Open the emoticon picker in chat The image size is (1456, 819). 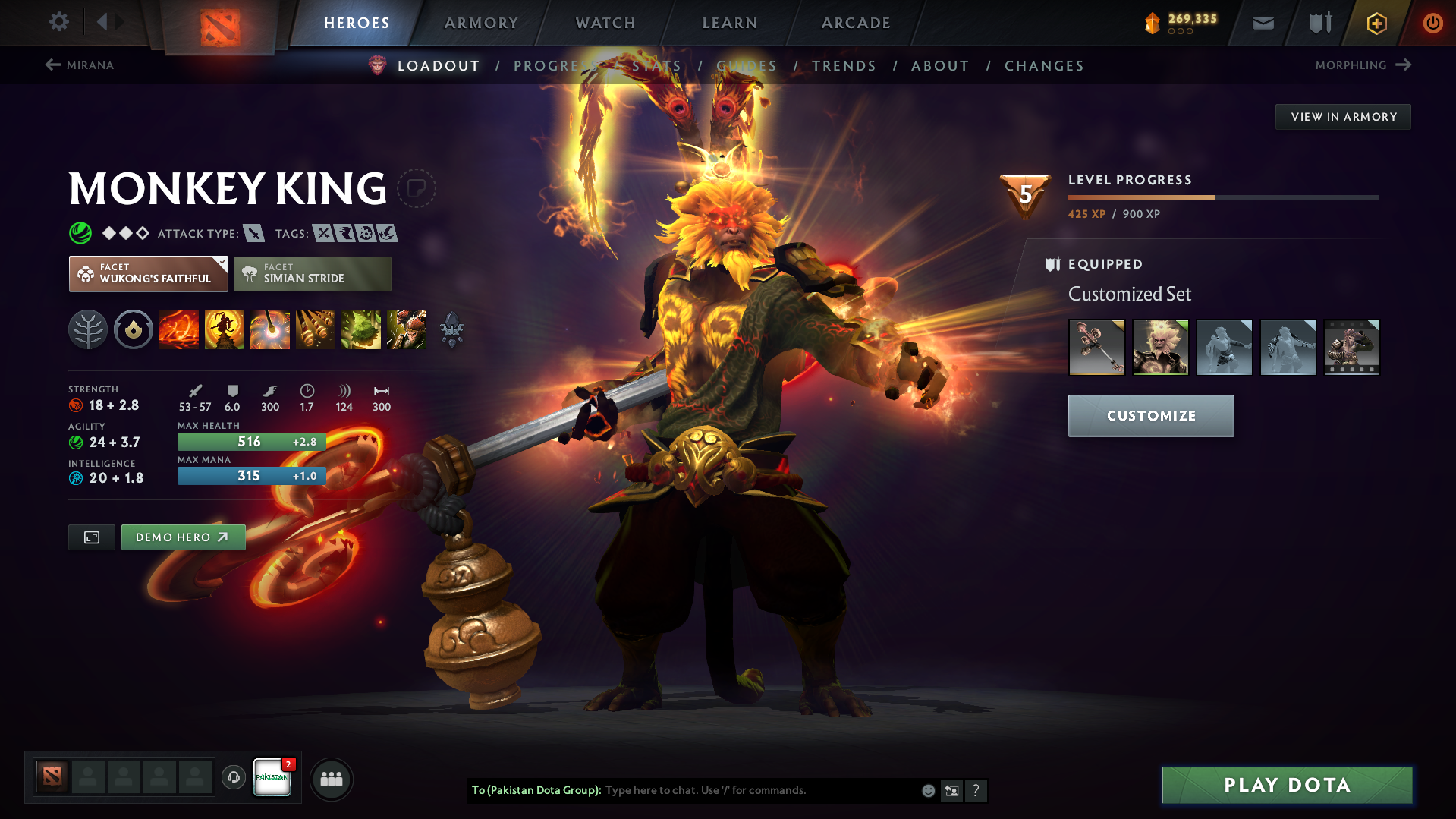tap(928, 790)
